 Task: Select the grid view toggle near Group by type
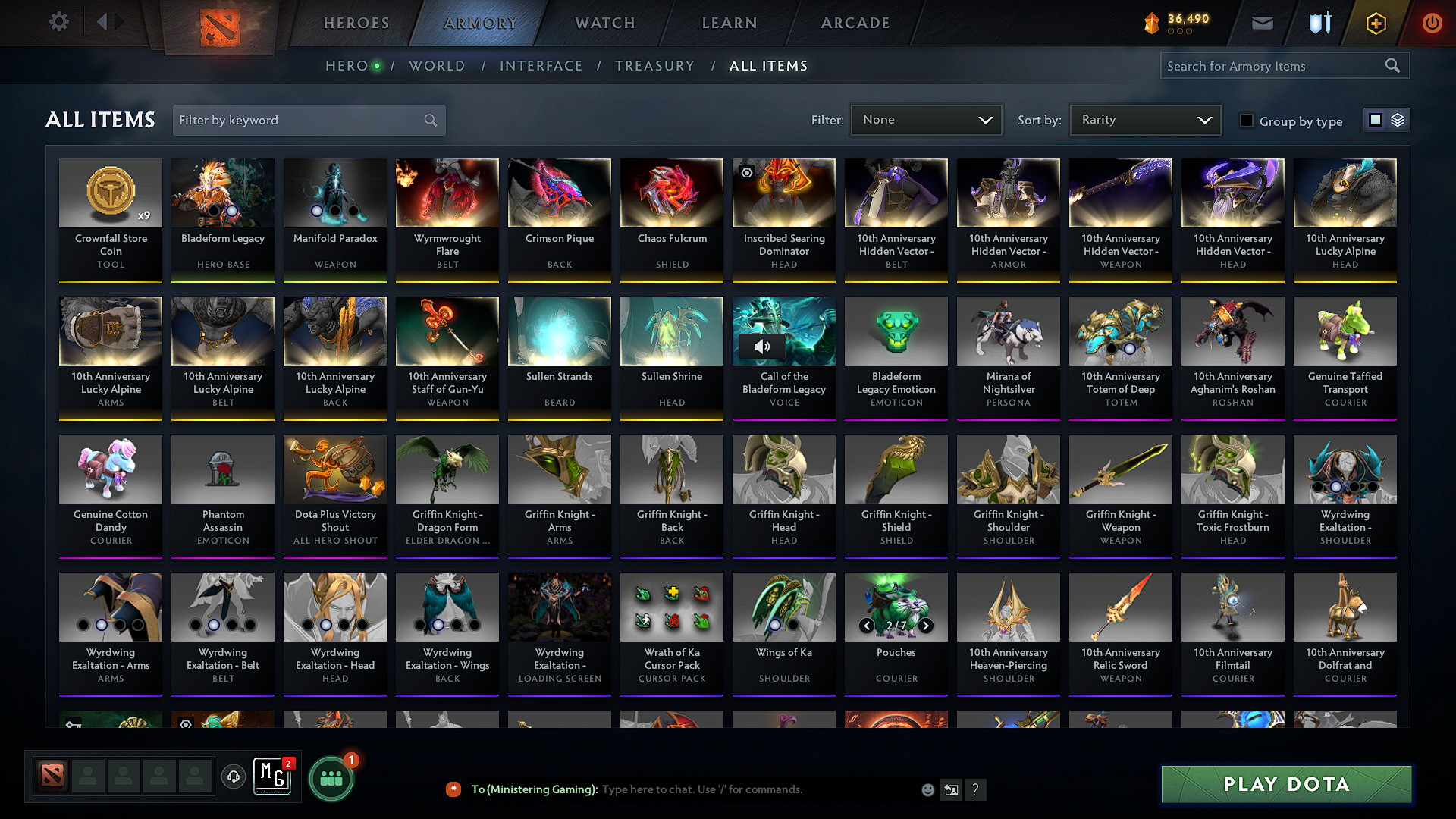pos(1376,119)
